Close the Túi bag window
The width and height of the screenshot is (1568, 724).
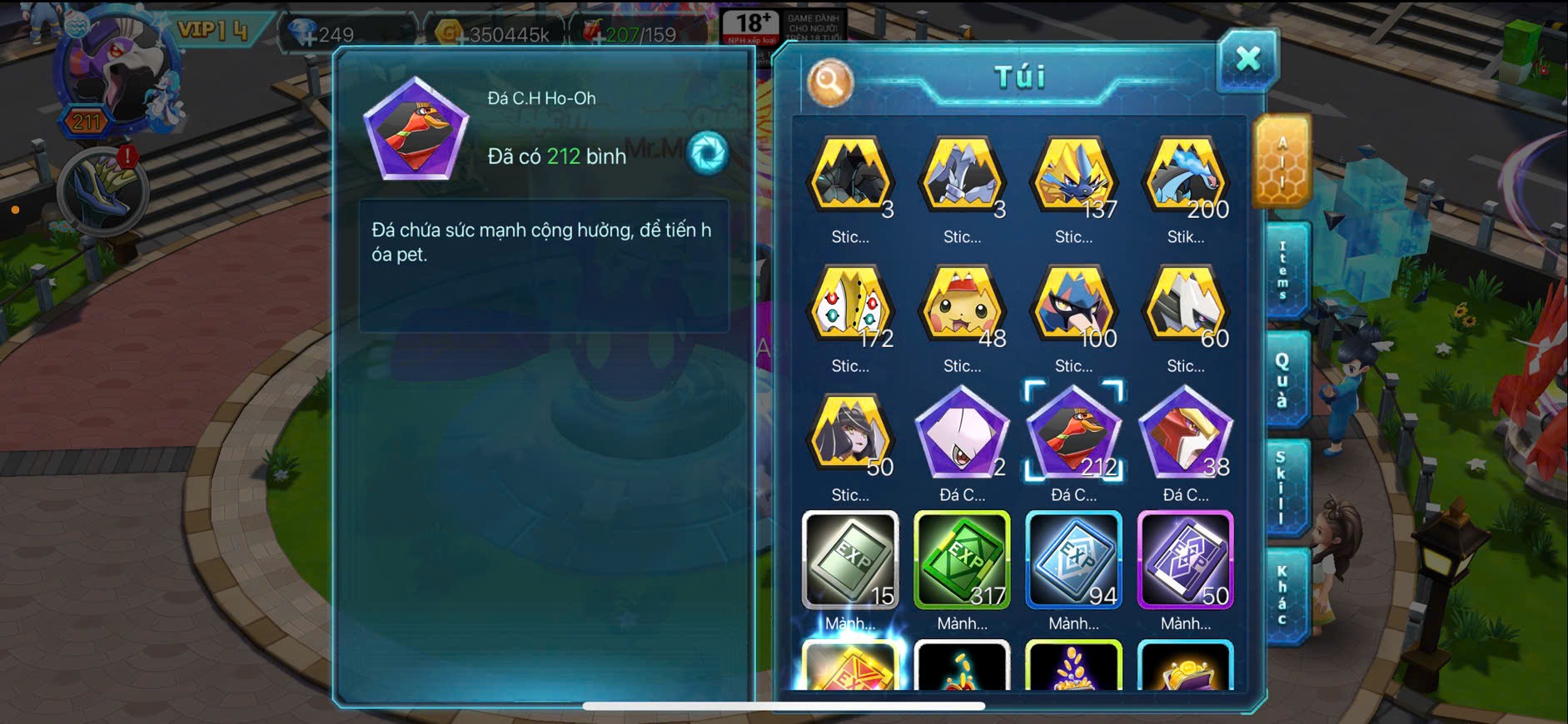point(1247,59)
